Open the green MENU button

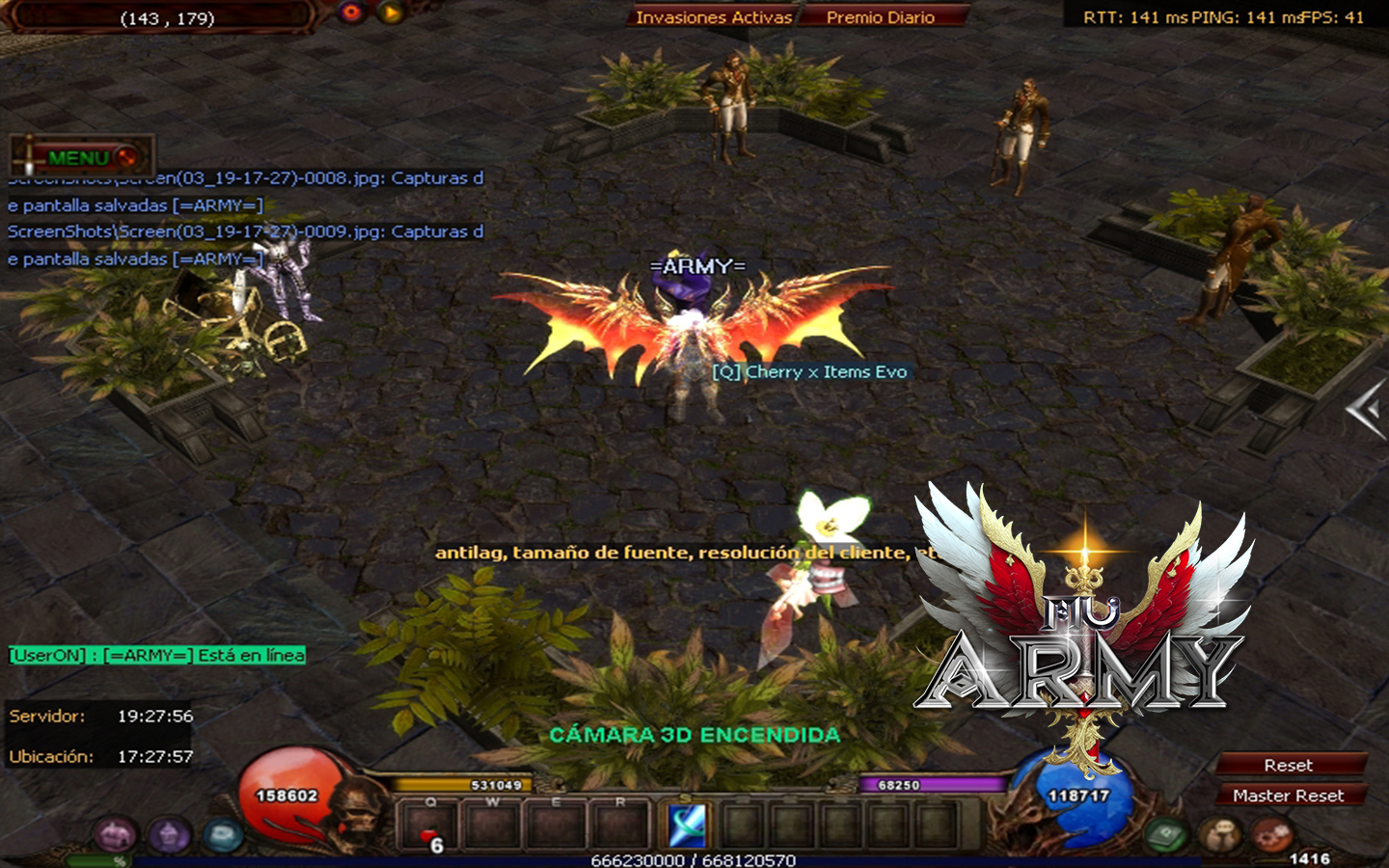pos(80,157)
